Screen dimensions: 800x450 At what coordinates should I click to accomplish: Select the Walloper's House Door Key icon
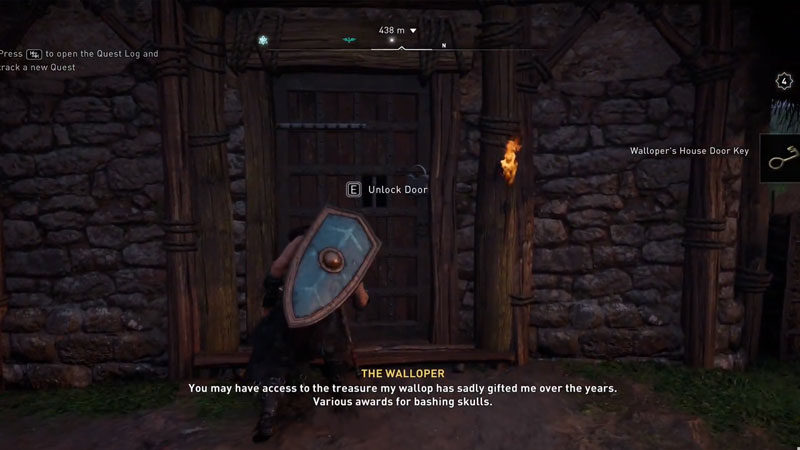pyautogui.click(x=780, y=158)
